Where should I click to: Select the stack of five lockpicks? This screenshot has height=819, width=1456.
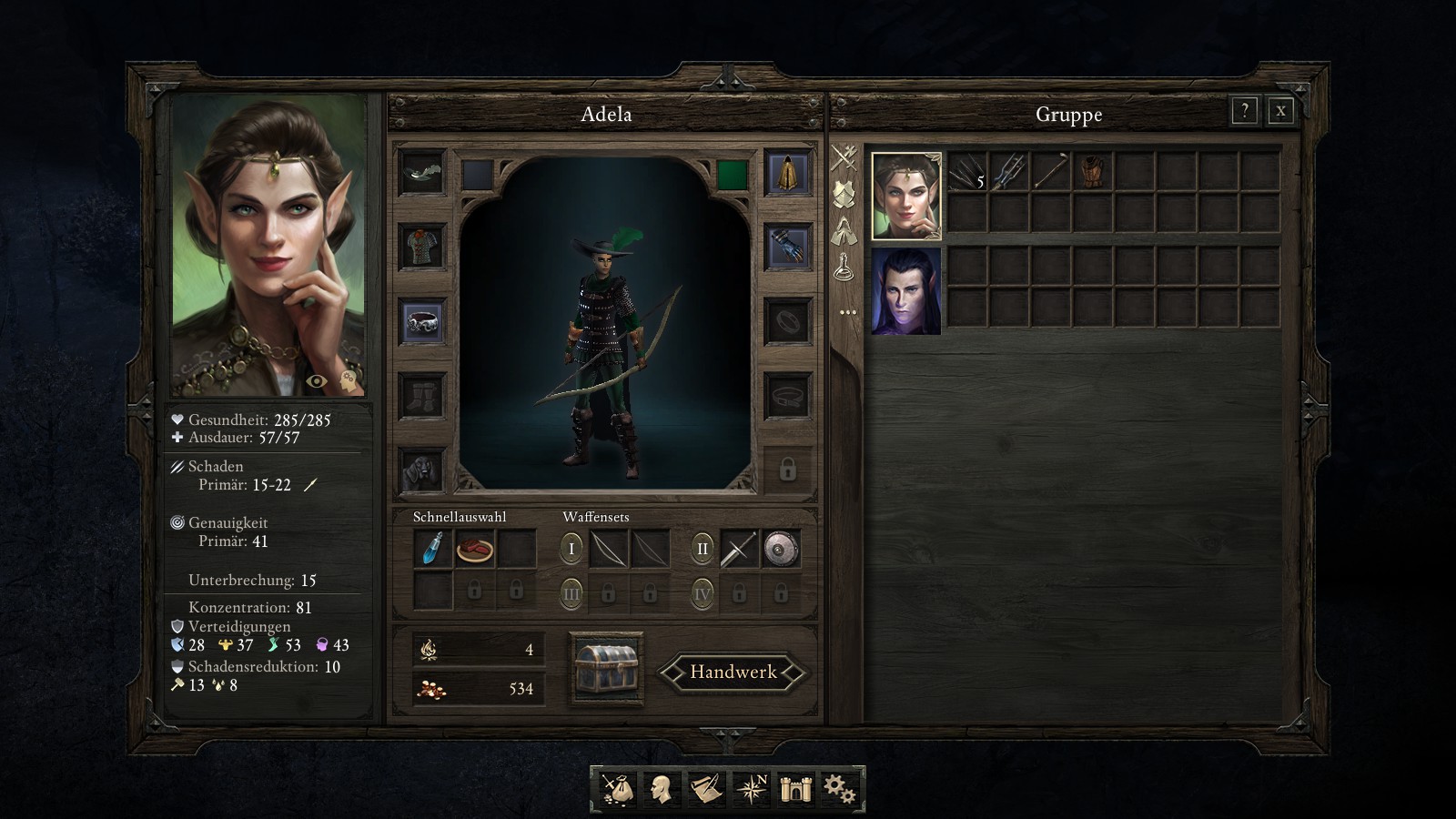coord(966,171)
